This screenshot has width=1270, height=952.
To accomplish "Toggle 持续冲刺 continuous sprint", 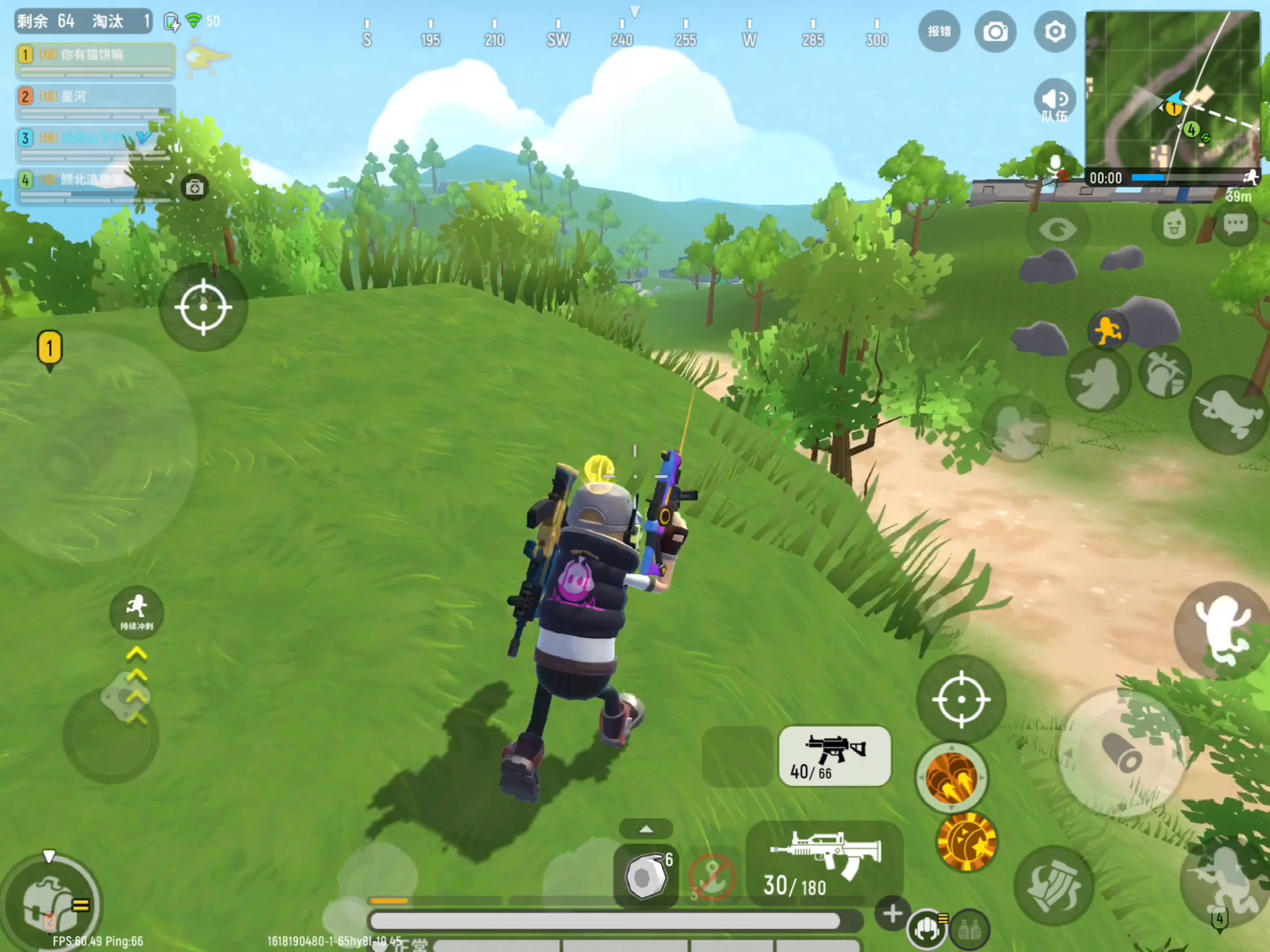I will 137,612.
